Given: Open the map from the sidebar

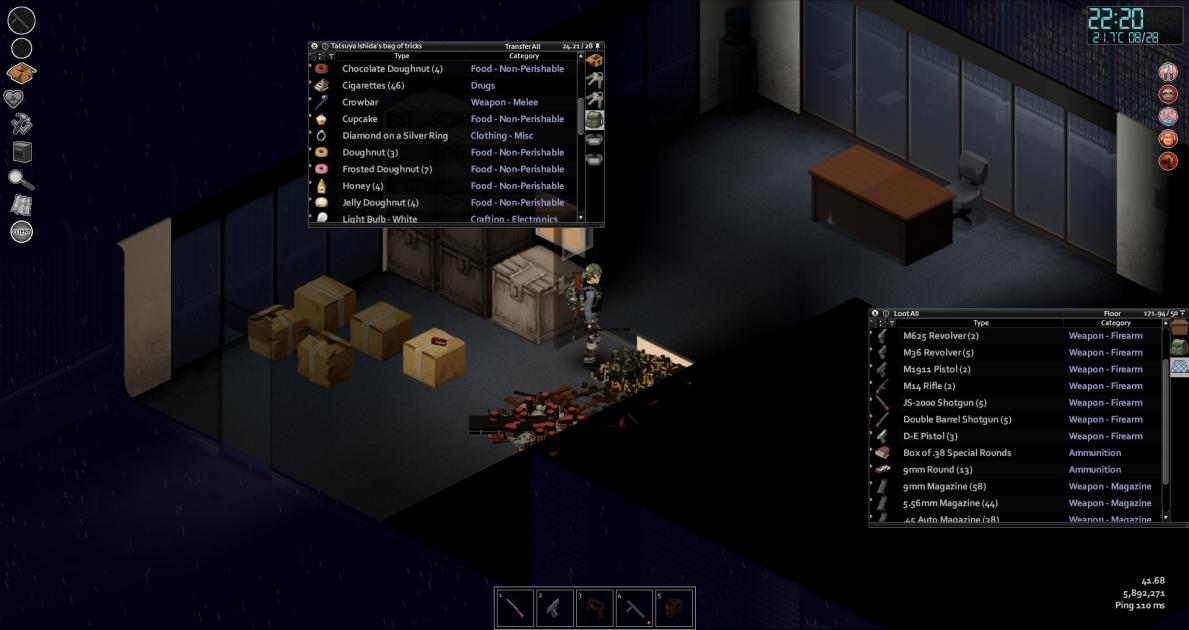Looking at the screenshot, I should [x=21, y=205].
